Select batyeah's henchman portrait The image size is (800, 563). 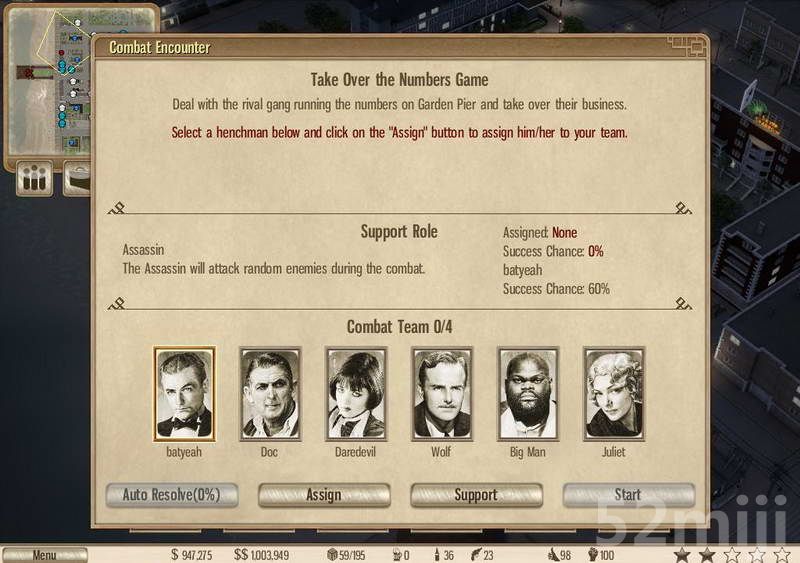tap(184, 394)
